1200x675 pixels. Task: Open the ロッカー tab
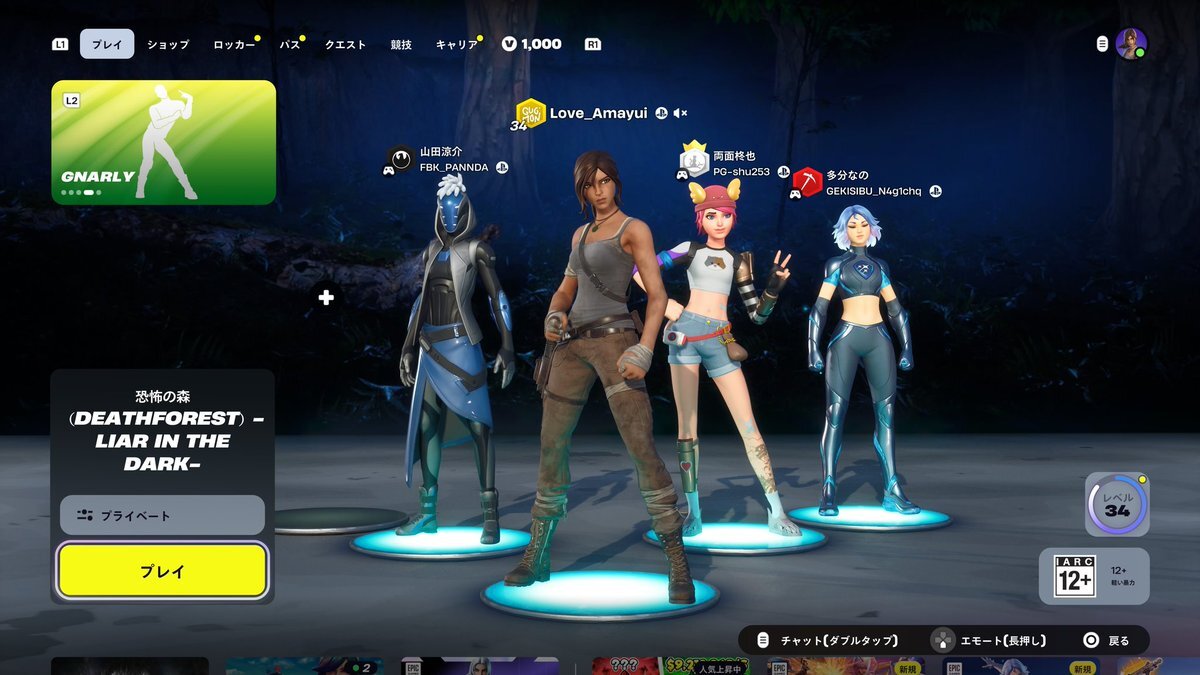234,44
